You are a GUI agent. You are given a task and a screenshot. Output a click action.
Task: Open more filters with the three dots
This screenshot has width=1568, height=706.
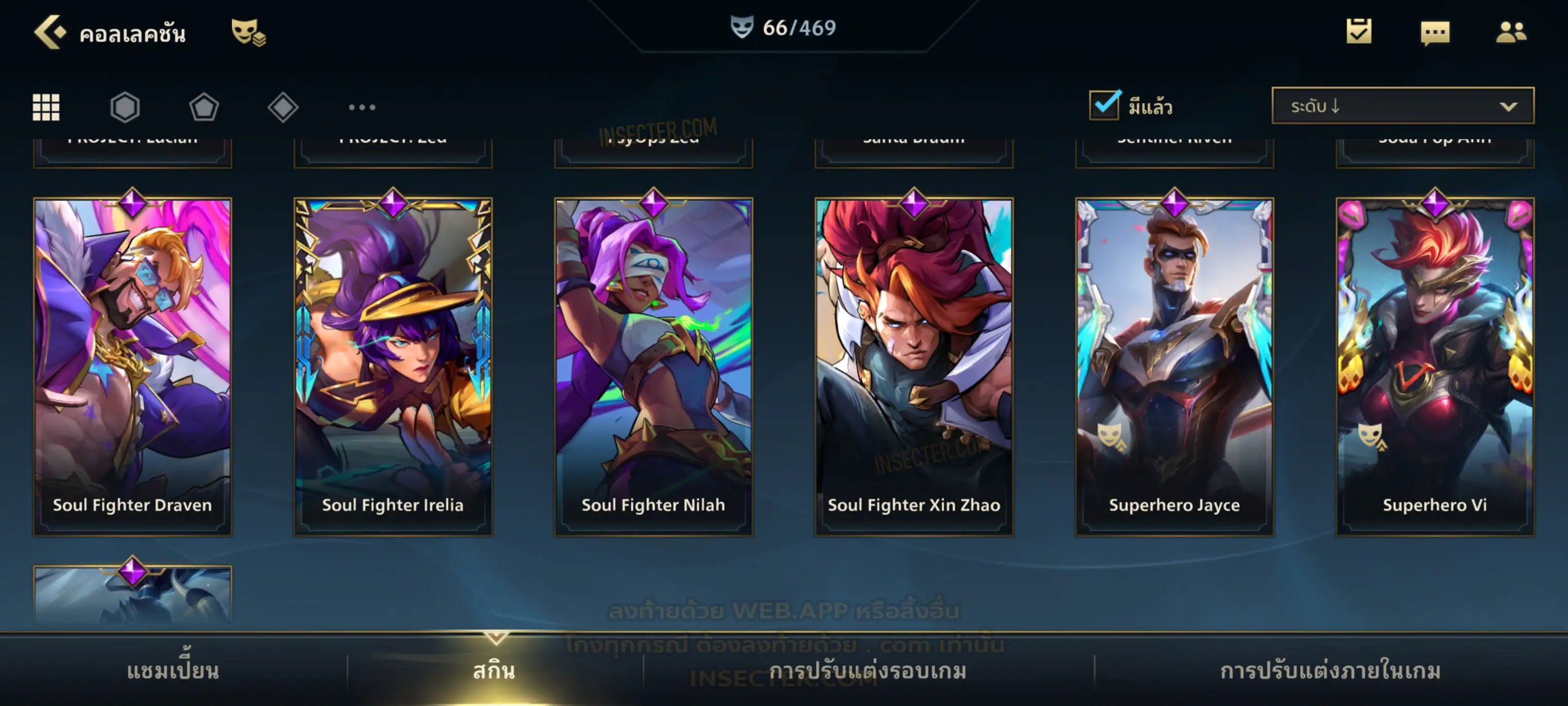coord(362,107)
